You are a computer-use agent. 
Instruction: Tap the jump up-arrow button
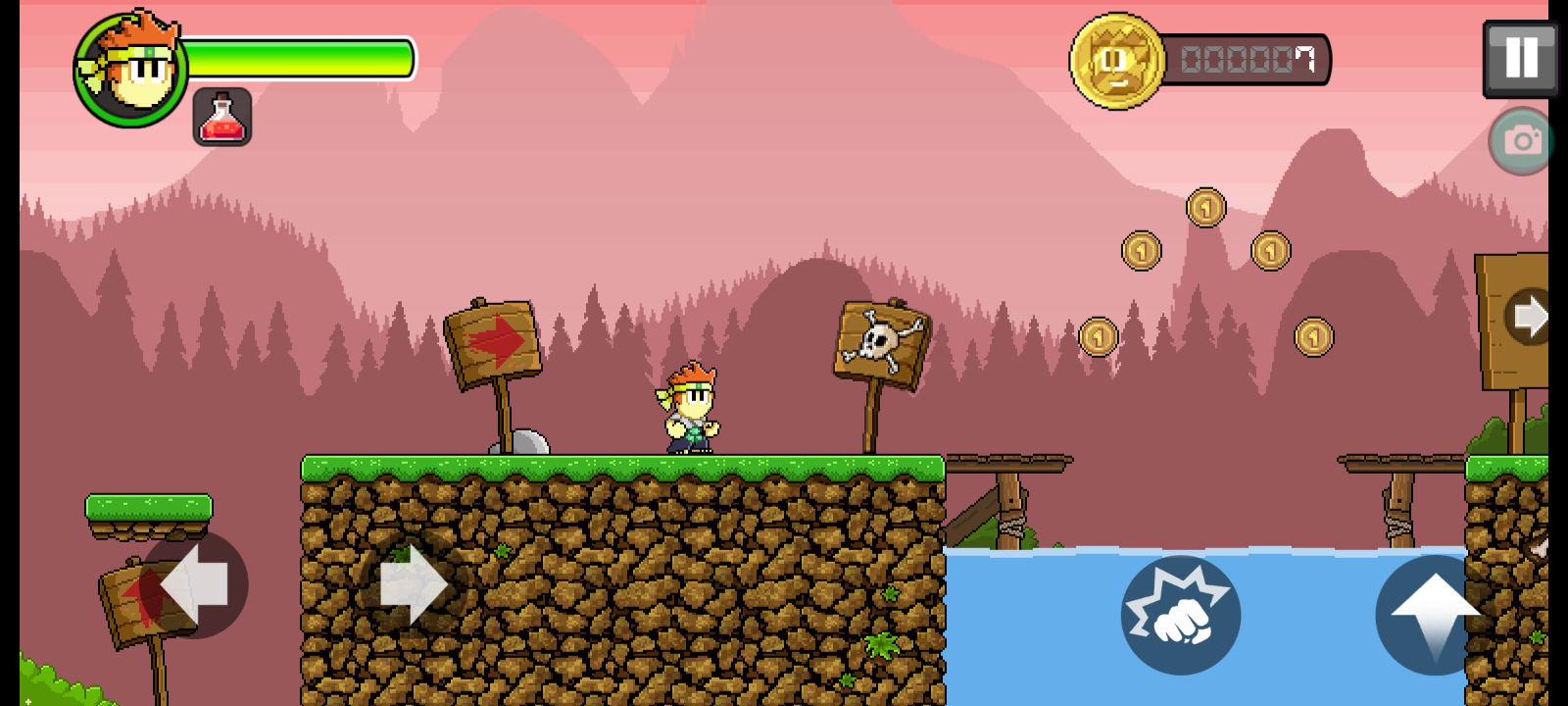[1435, 615]
